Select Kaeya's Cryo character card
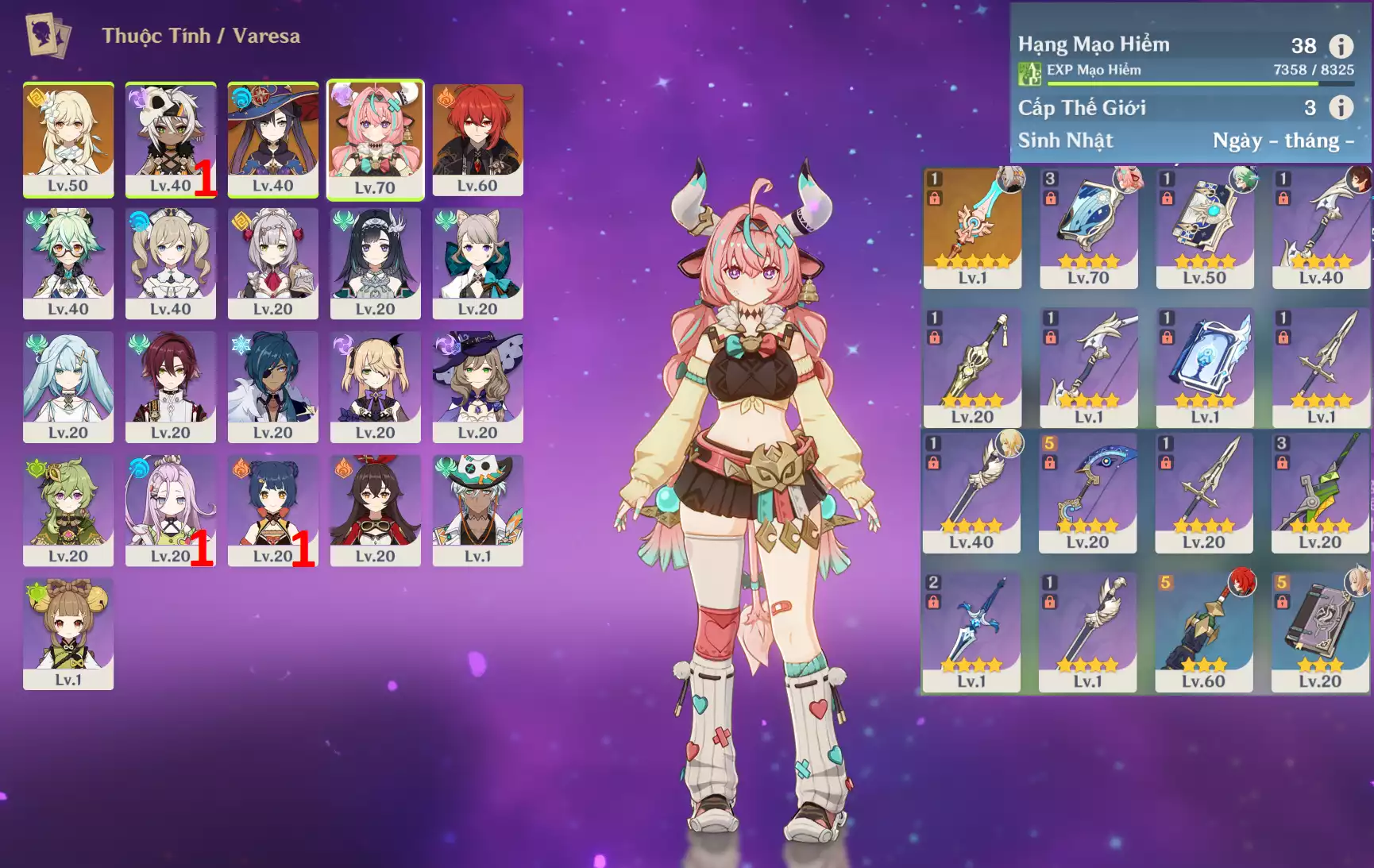Image resolution: width=1374 pixels, height=868 pixels. click(x=272, y=387)
